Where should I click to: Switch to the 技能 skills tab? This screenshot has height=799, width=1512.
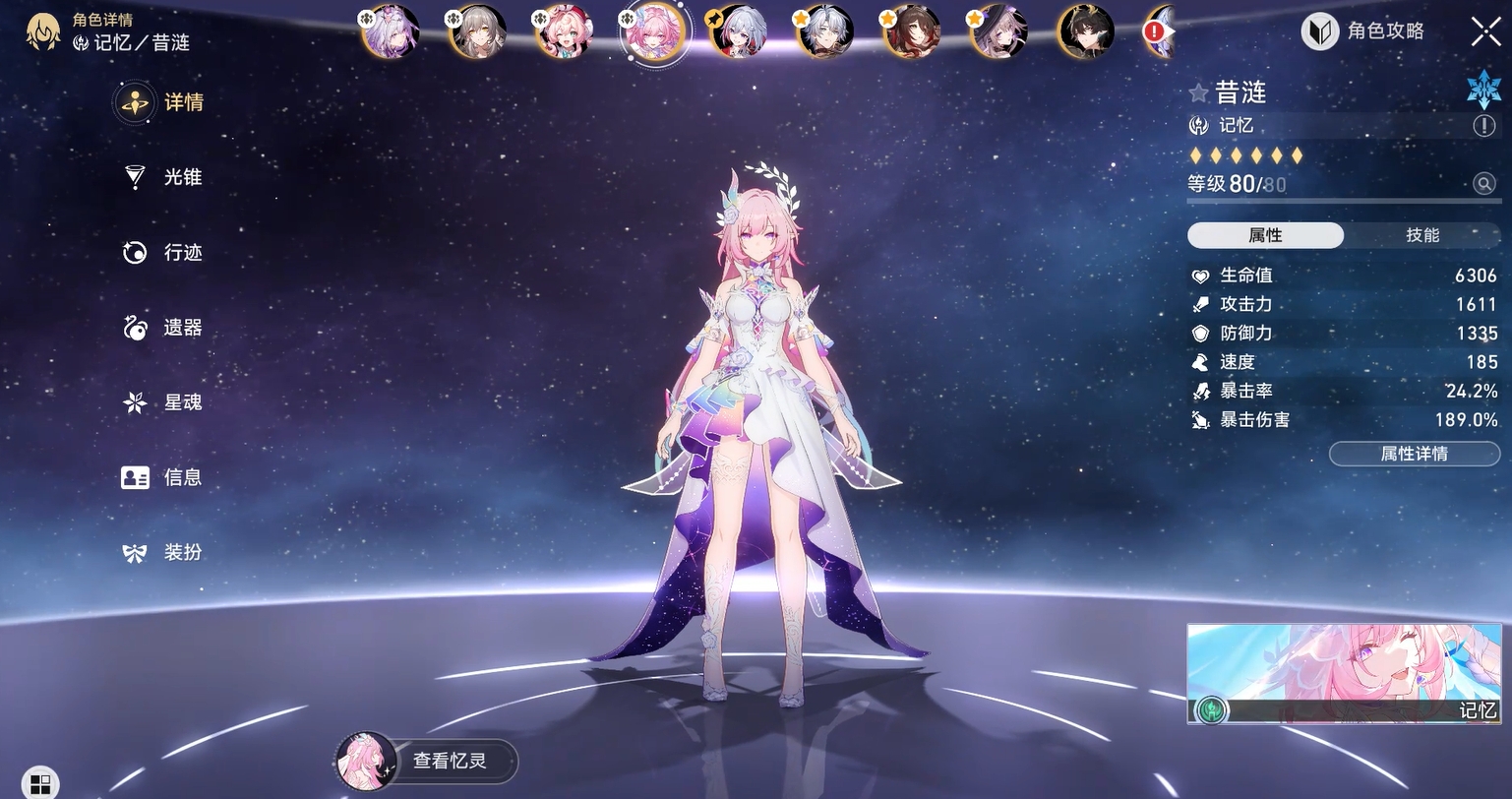coord(1421,235)
